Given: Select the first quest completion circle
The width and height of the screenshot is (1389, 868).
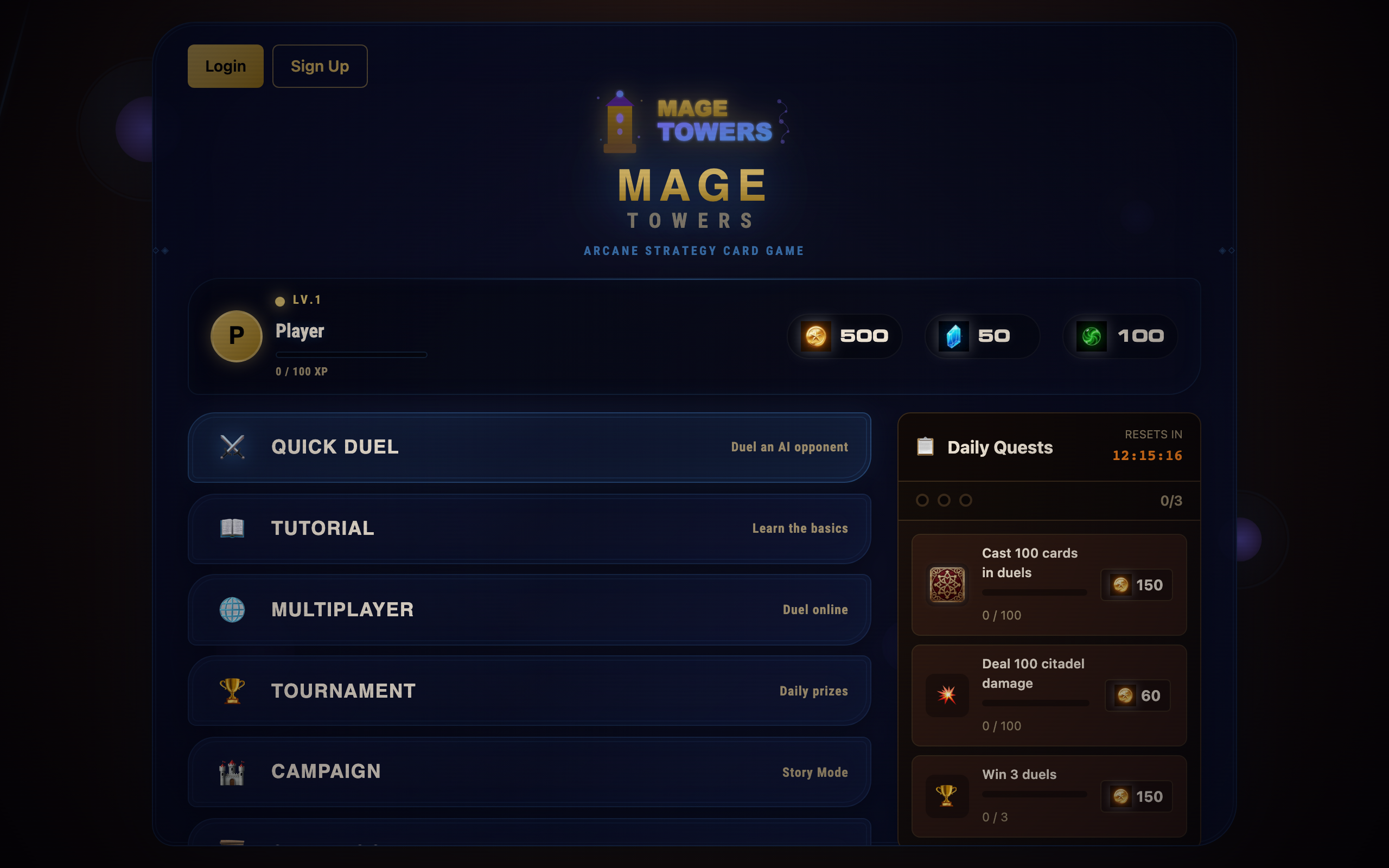Looking at the screenshot, I should point(923,501).
